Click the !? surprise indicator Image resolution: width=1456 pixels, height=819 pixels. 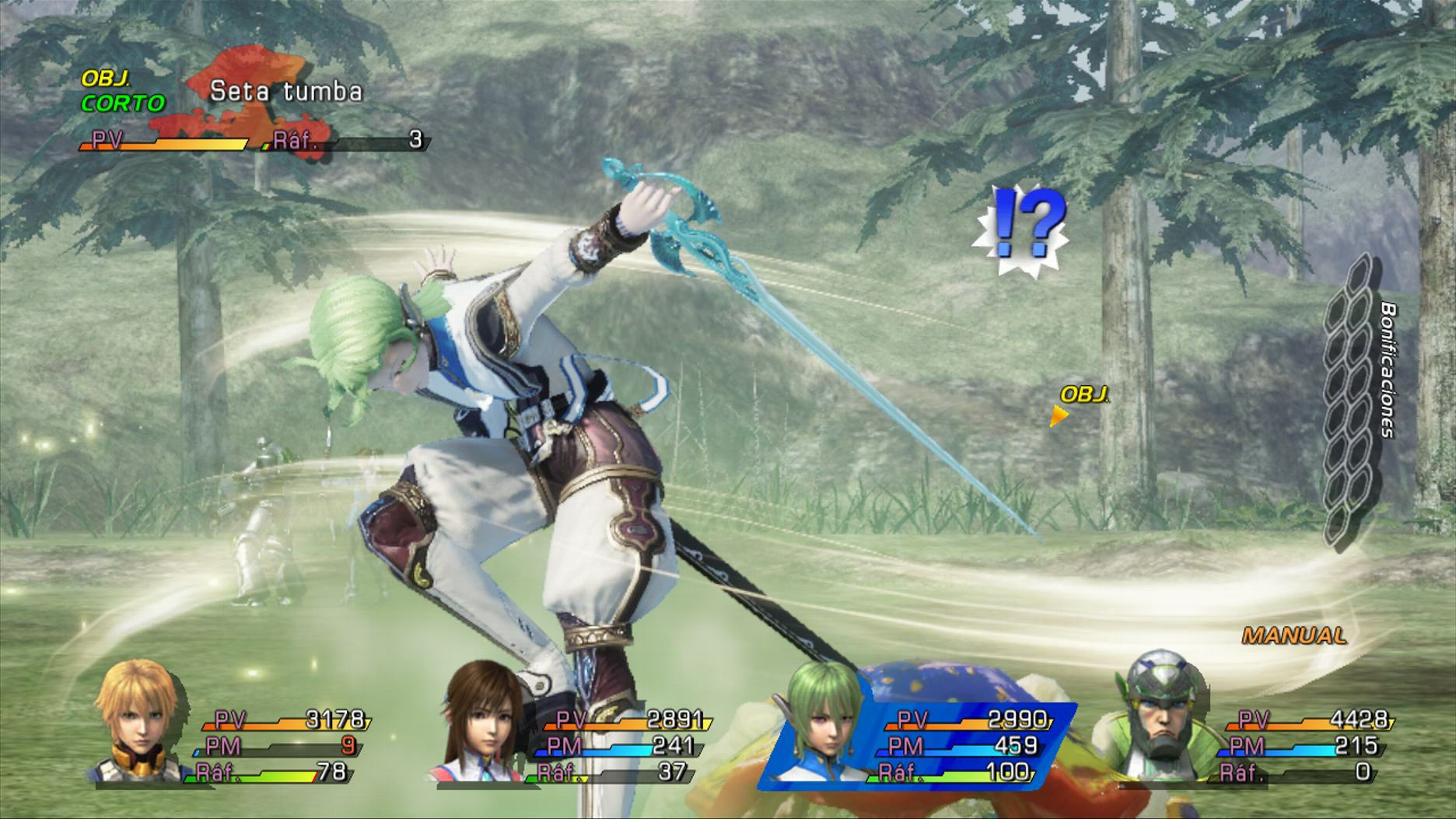pos(1019,229)
